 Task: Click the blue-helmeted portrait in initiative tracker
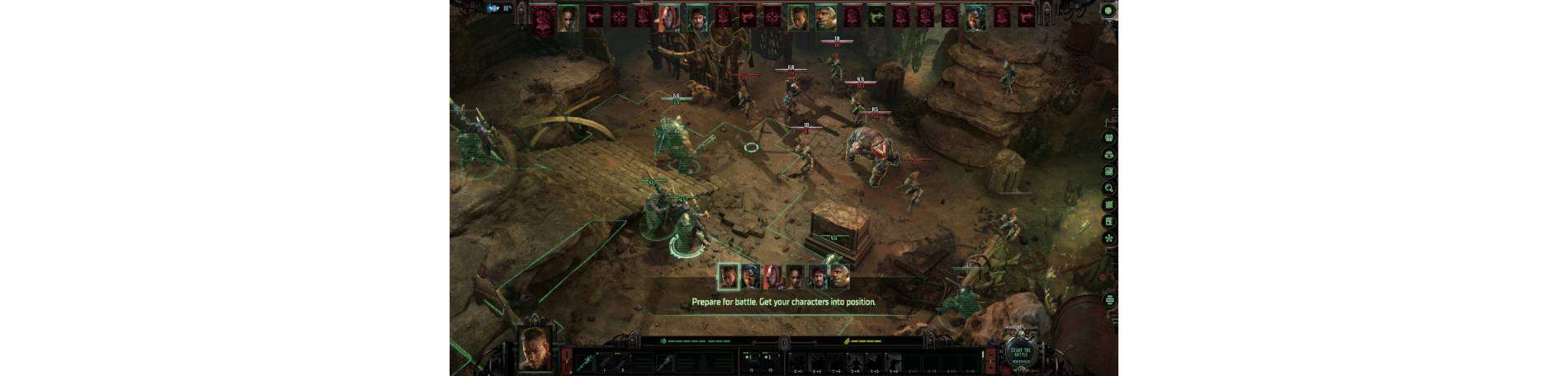pyautogui.click(x=975, y=17)
